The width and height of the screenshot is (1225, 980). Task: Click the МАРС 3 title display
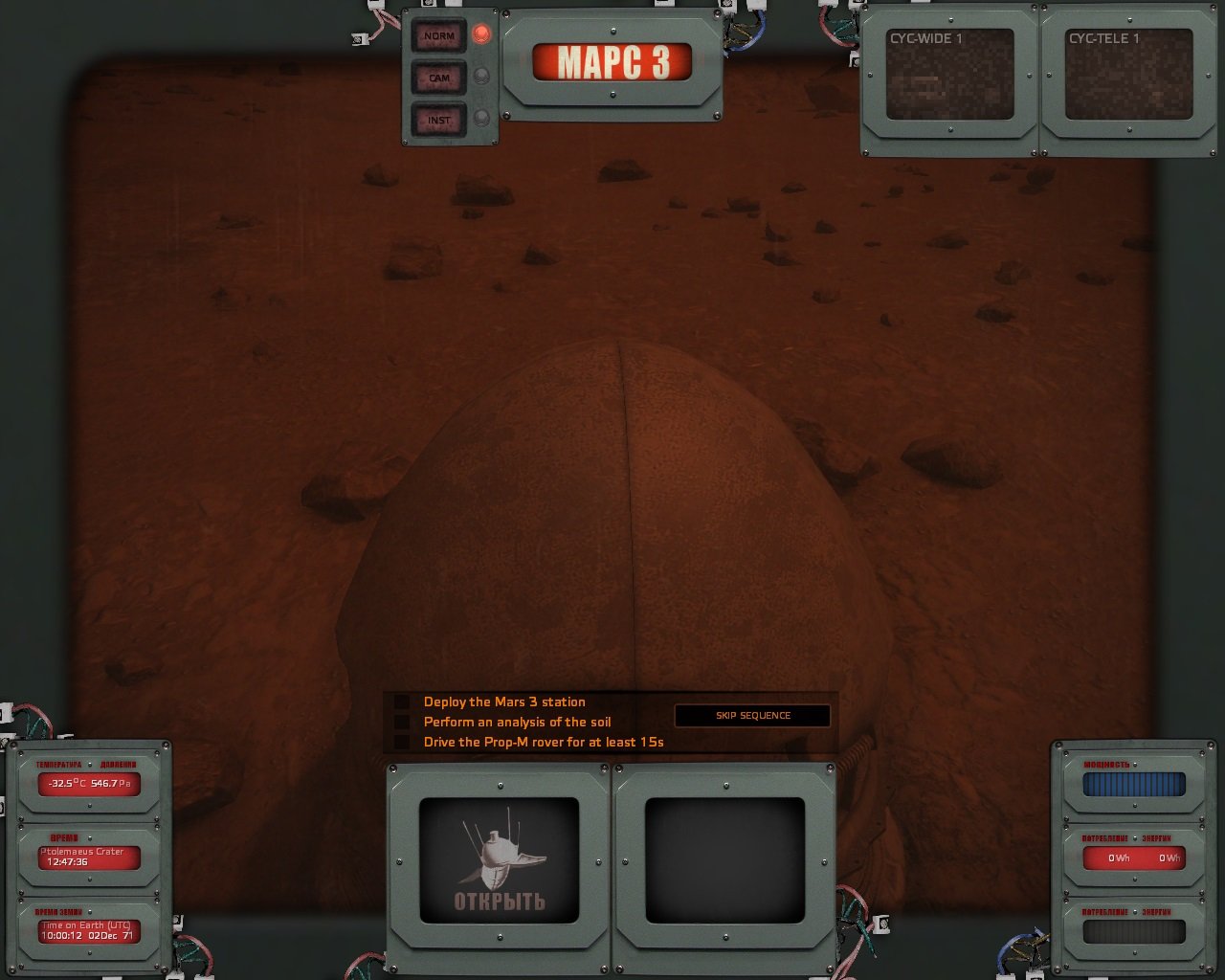613,59
